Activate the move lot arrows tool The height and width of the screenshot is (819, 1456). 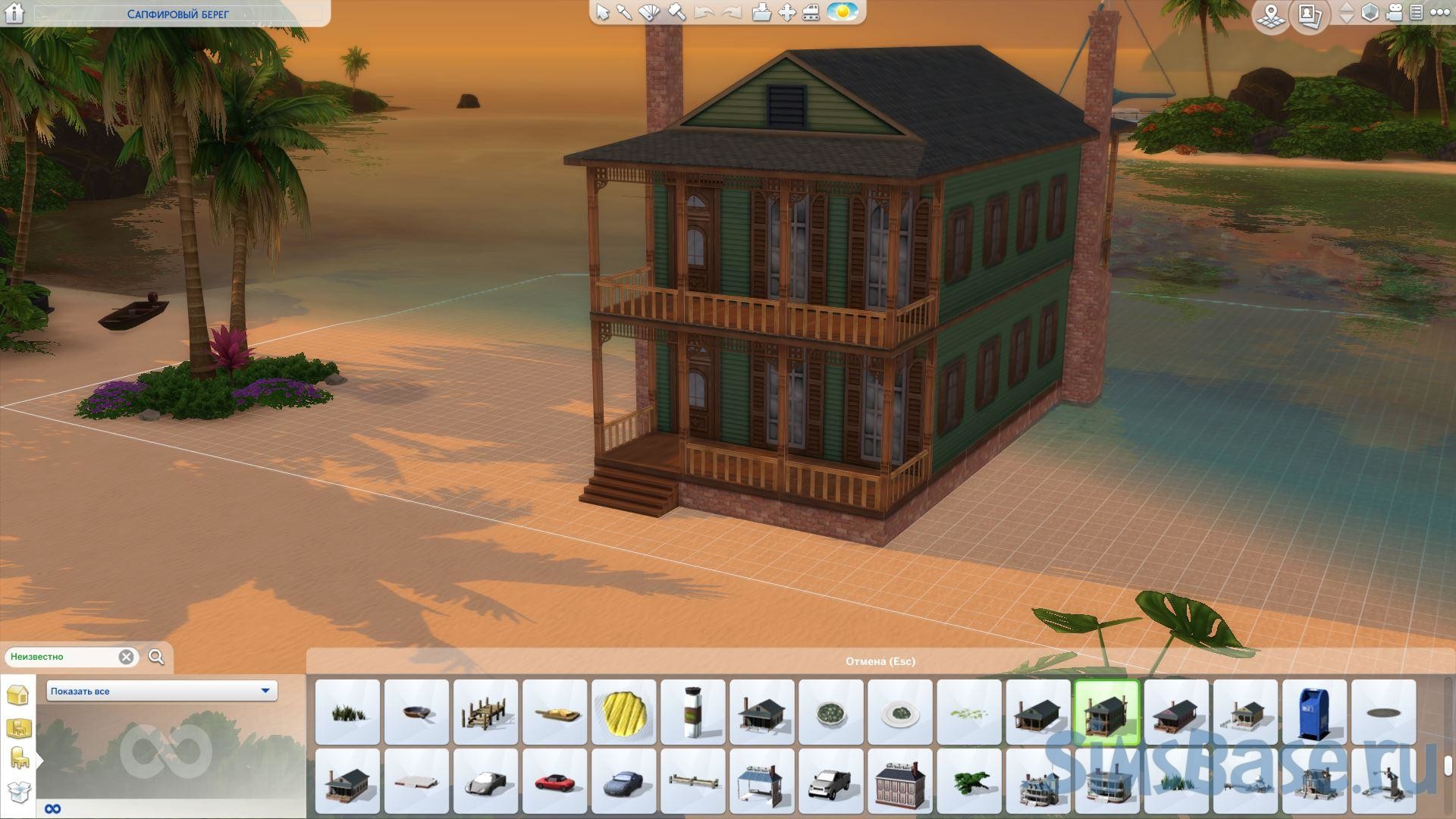tap(786, 12)
